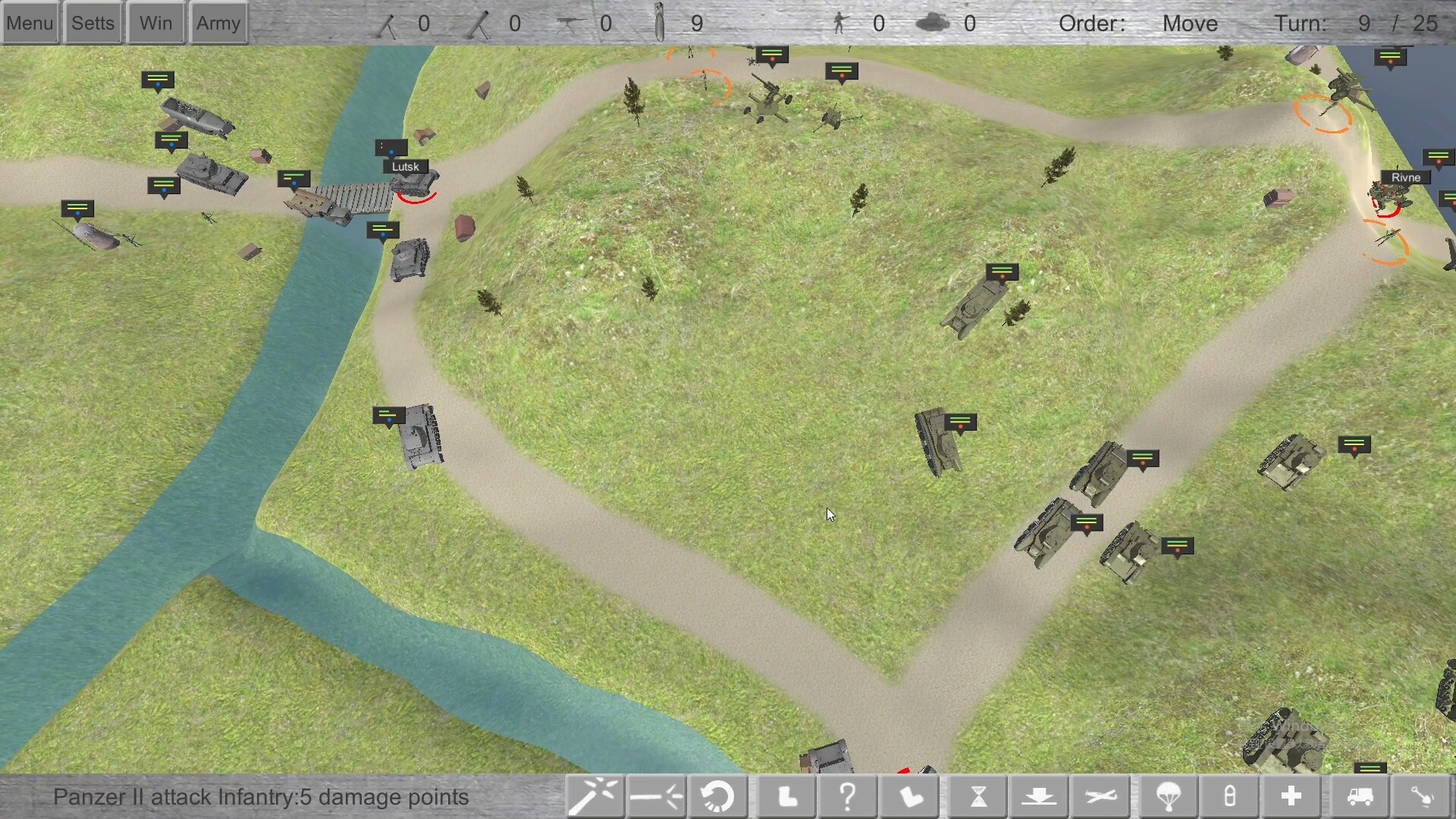
Task: Click the undo move arrow icon
Action: click(x=717, y=796)
